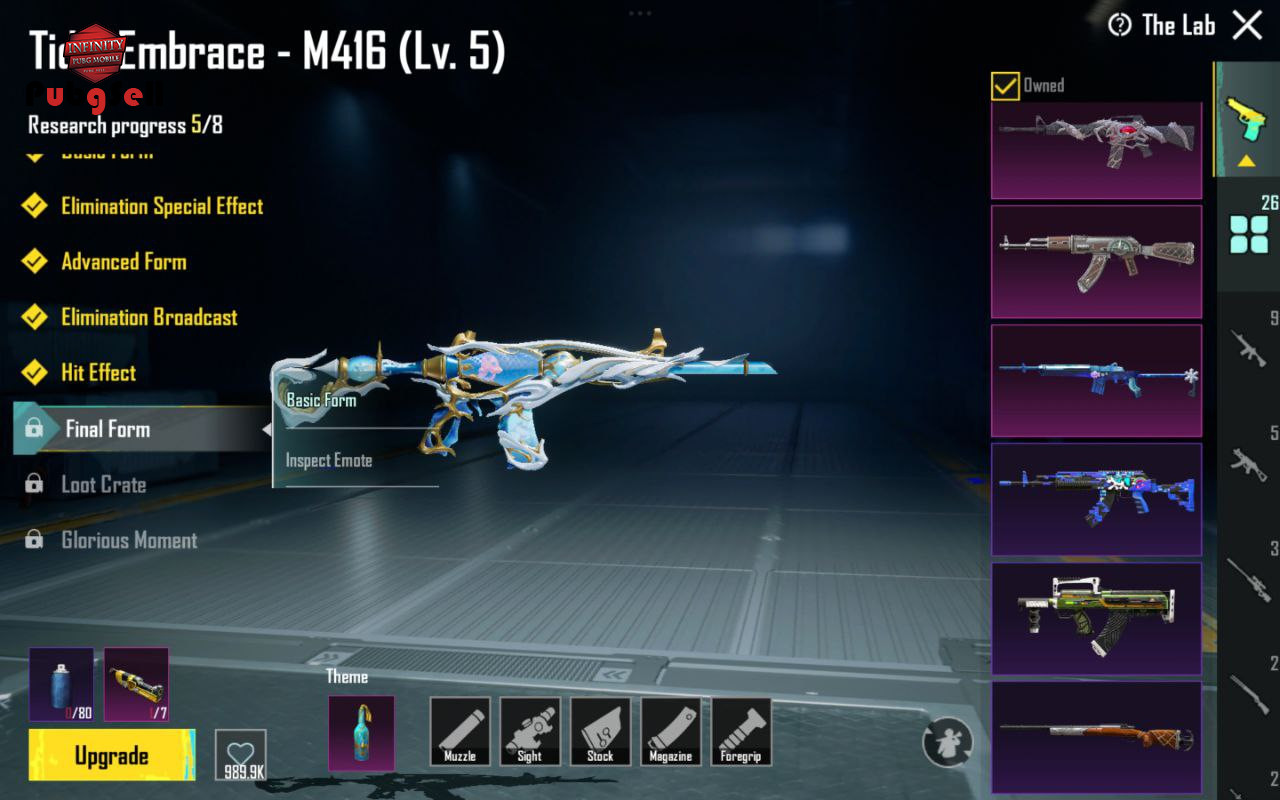The width and height of the screenshot is (1280, 800).
Task: Pick Basic Form from the popup
Action: (322, 401)
